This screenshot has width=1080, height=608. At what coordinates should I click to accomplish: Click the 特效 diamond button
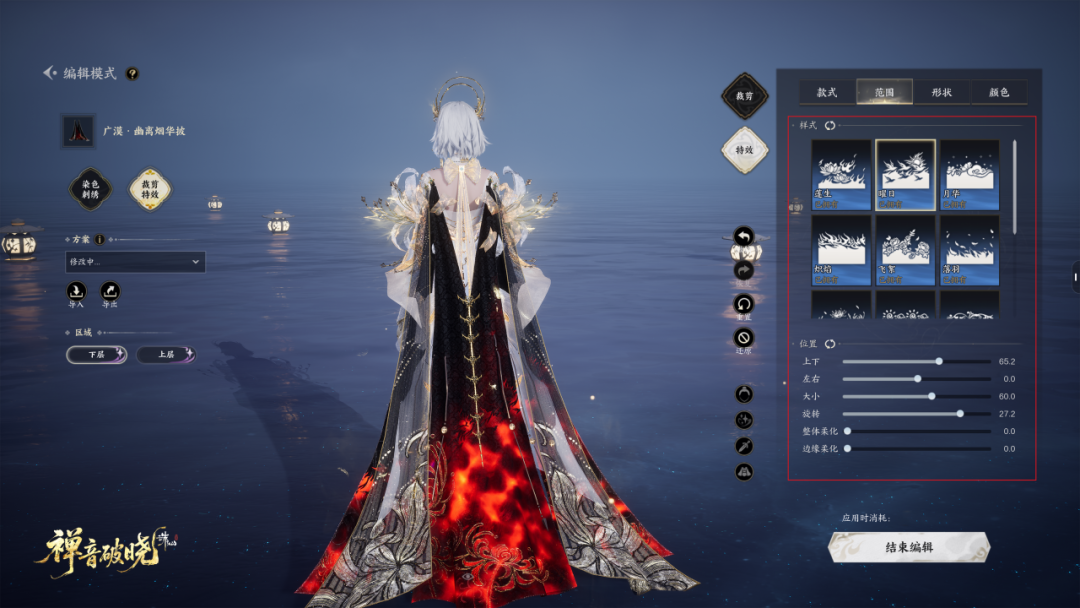point(744,150)
